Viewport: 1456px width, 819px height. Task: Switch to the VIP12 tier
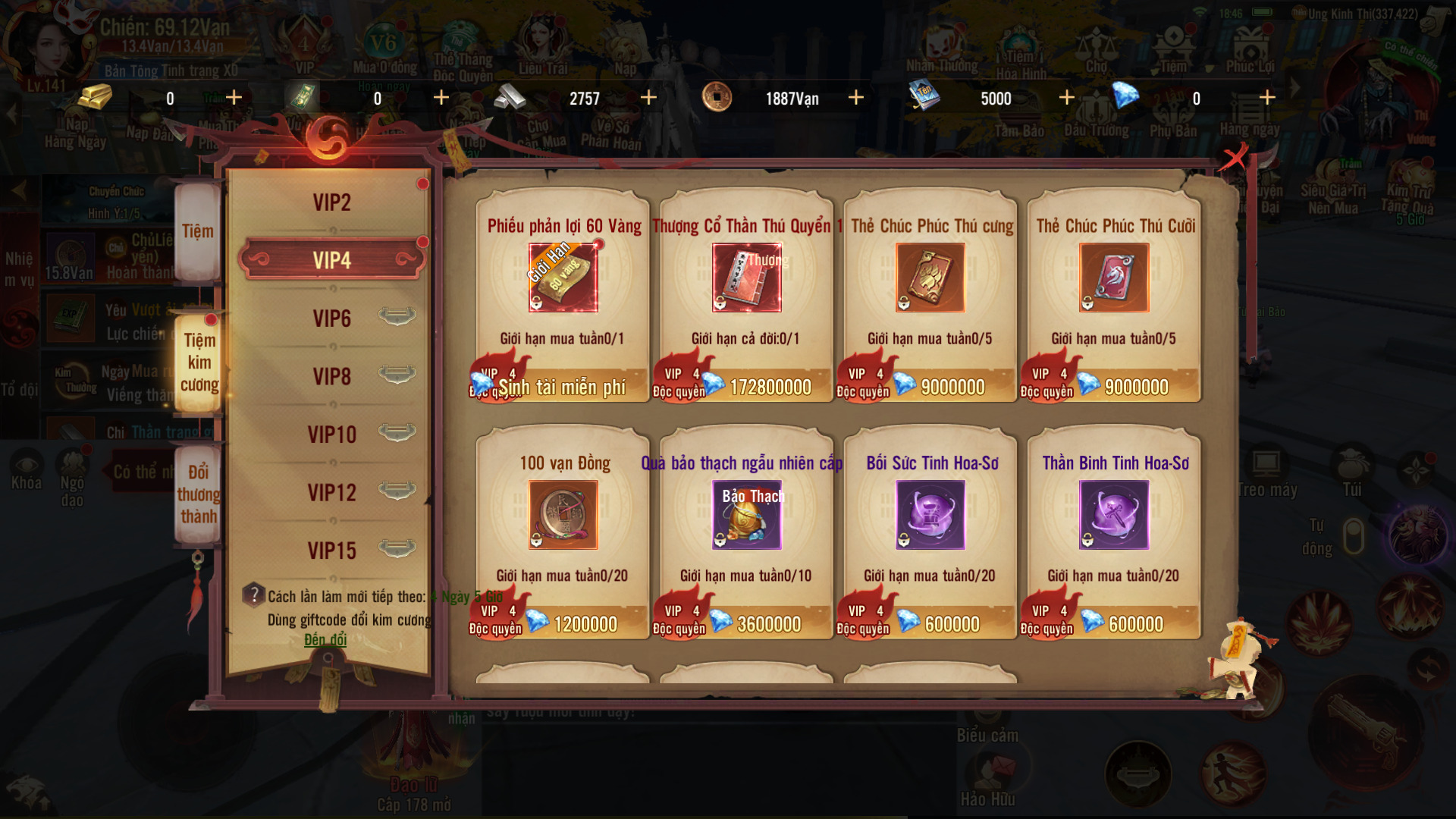331,493
